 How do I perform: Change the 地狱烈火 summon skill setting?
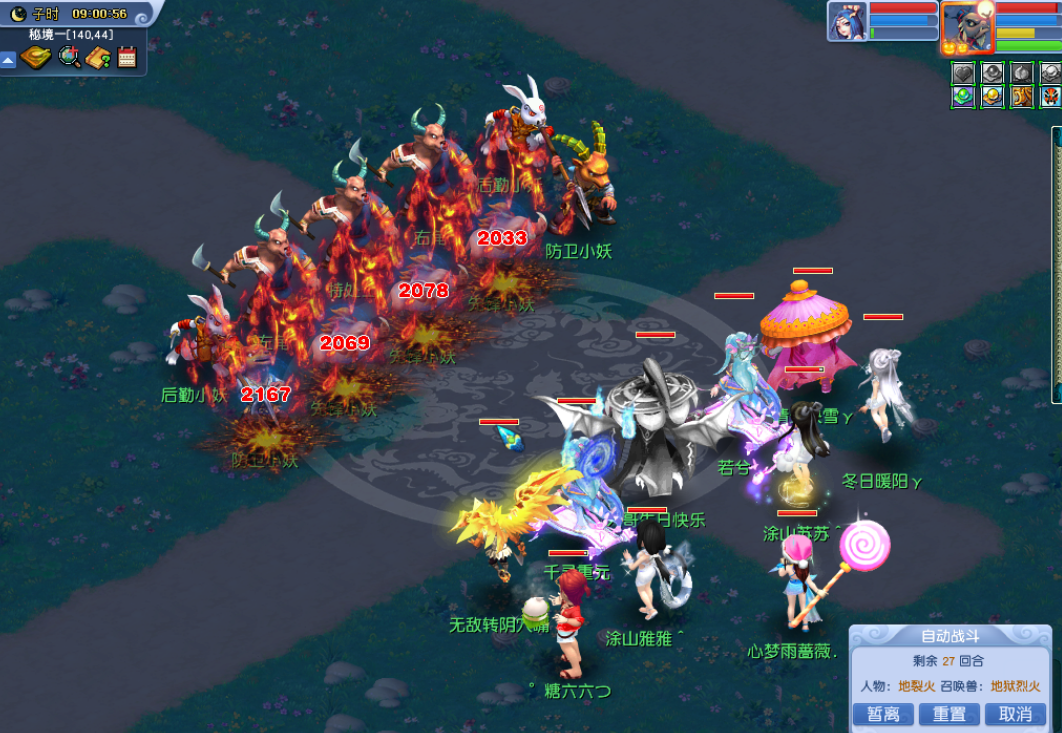pos(1015,686)
